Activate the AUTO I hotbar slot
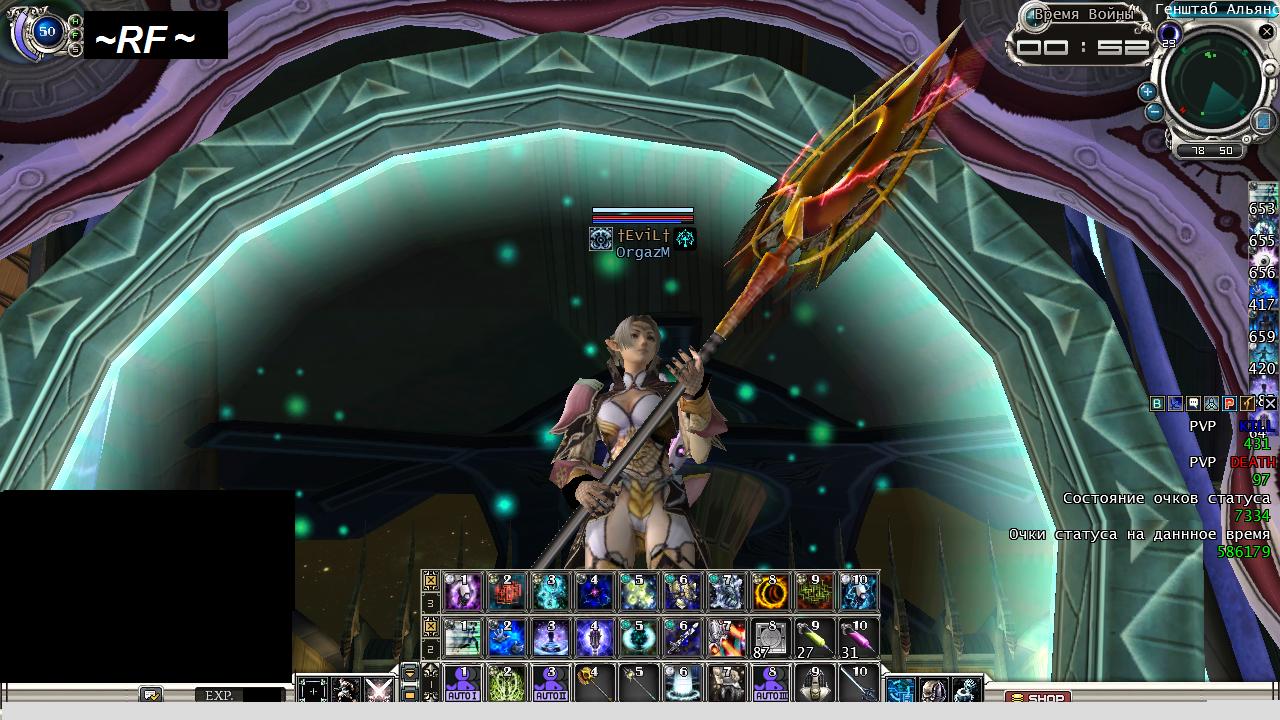The height and width of the screenshot is (720, 1280). pos(463,684)
